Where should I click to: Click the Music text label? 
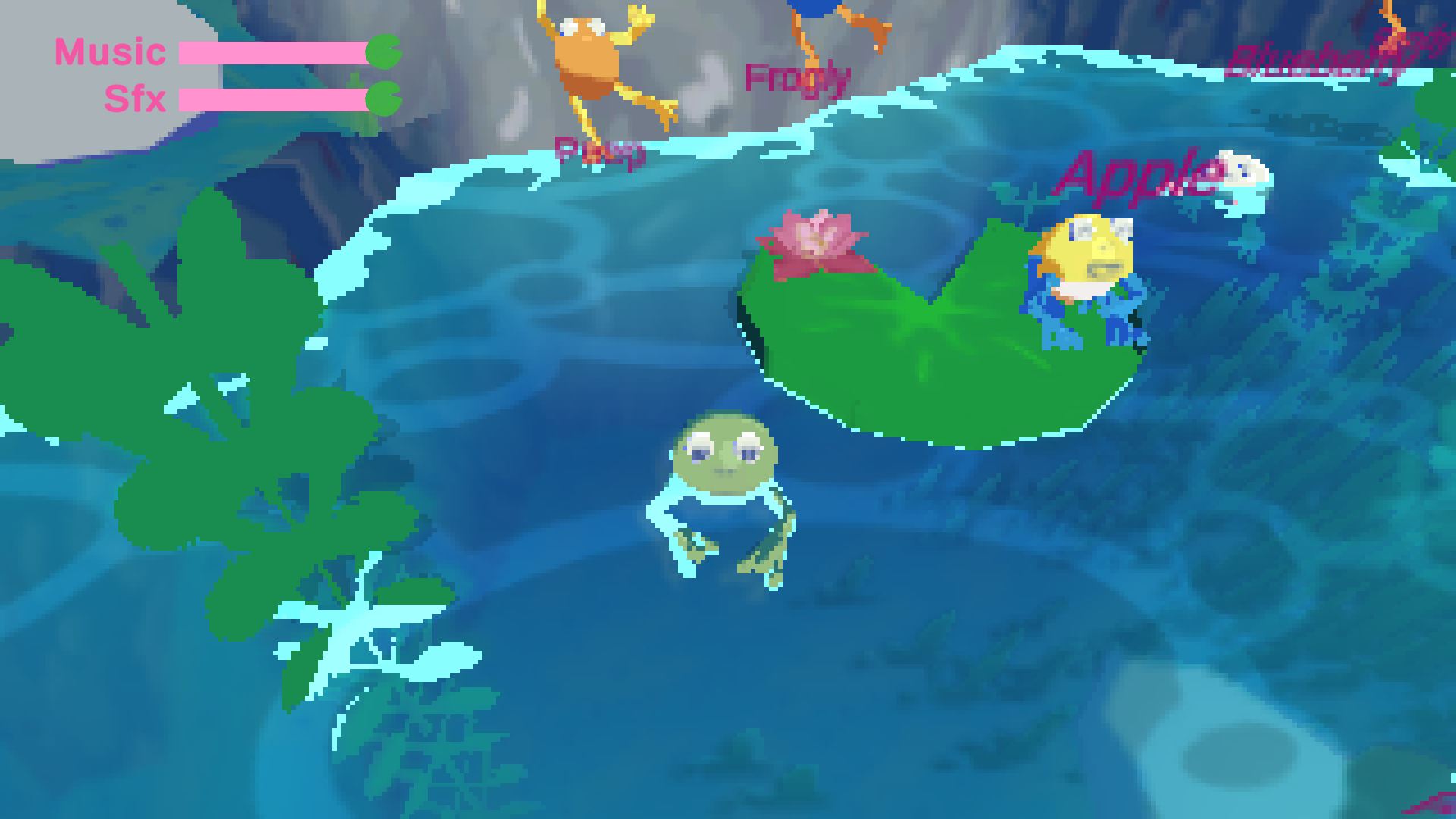111,52
